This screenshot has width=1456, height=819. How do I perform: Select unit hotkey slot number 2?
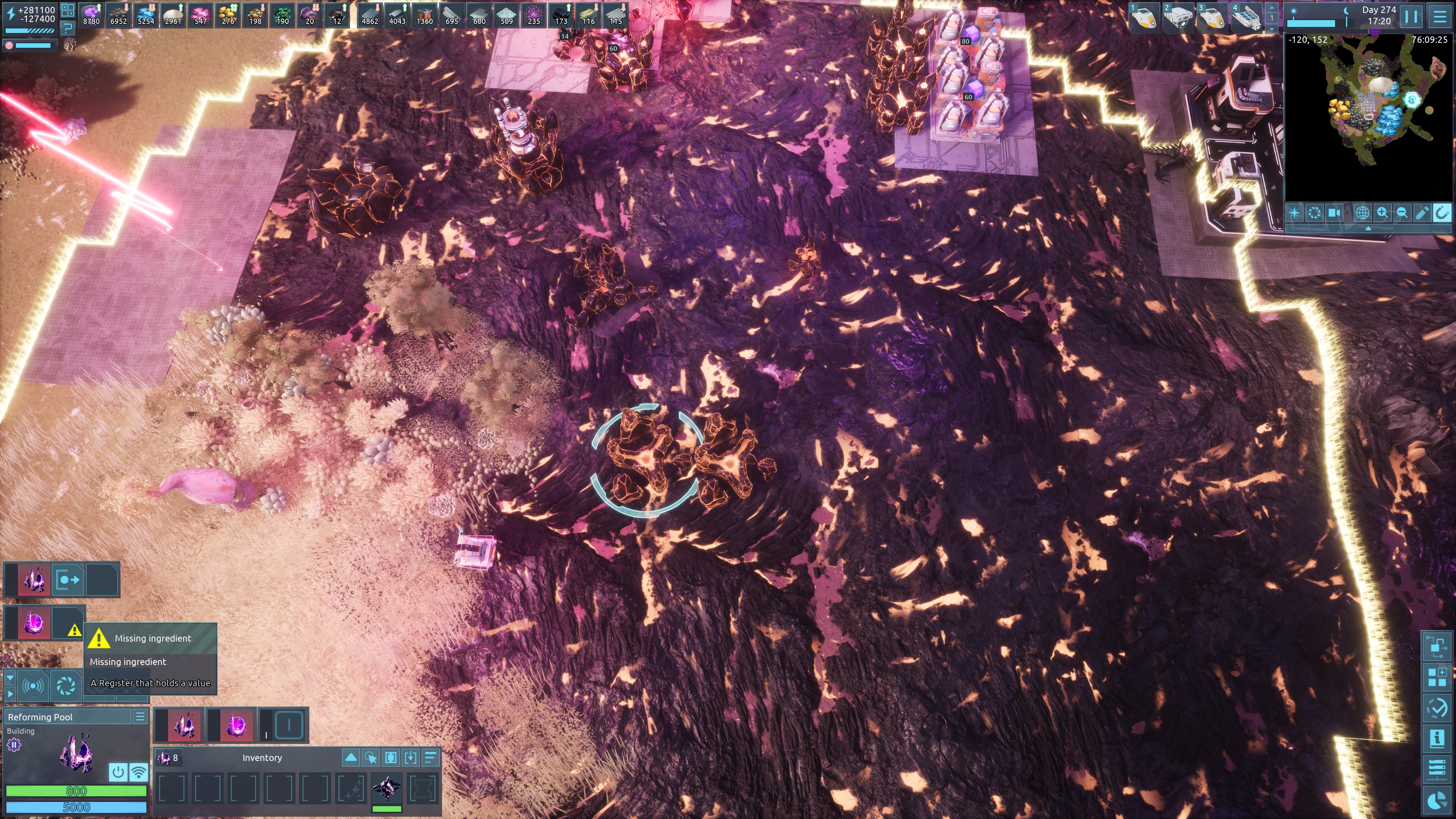pyautogui.click(x=1178, y=17)
